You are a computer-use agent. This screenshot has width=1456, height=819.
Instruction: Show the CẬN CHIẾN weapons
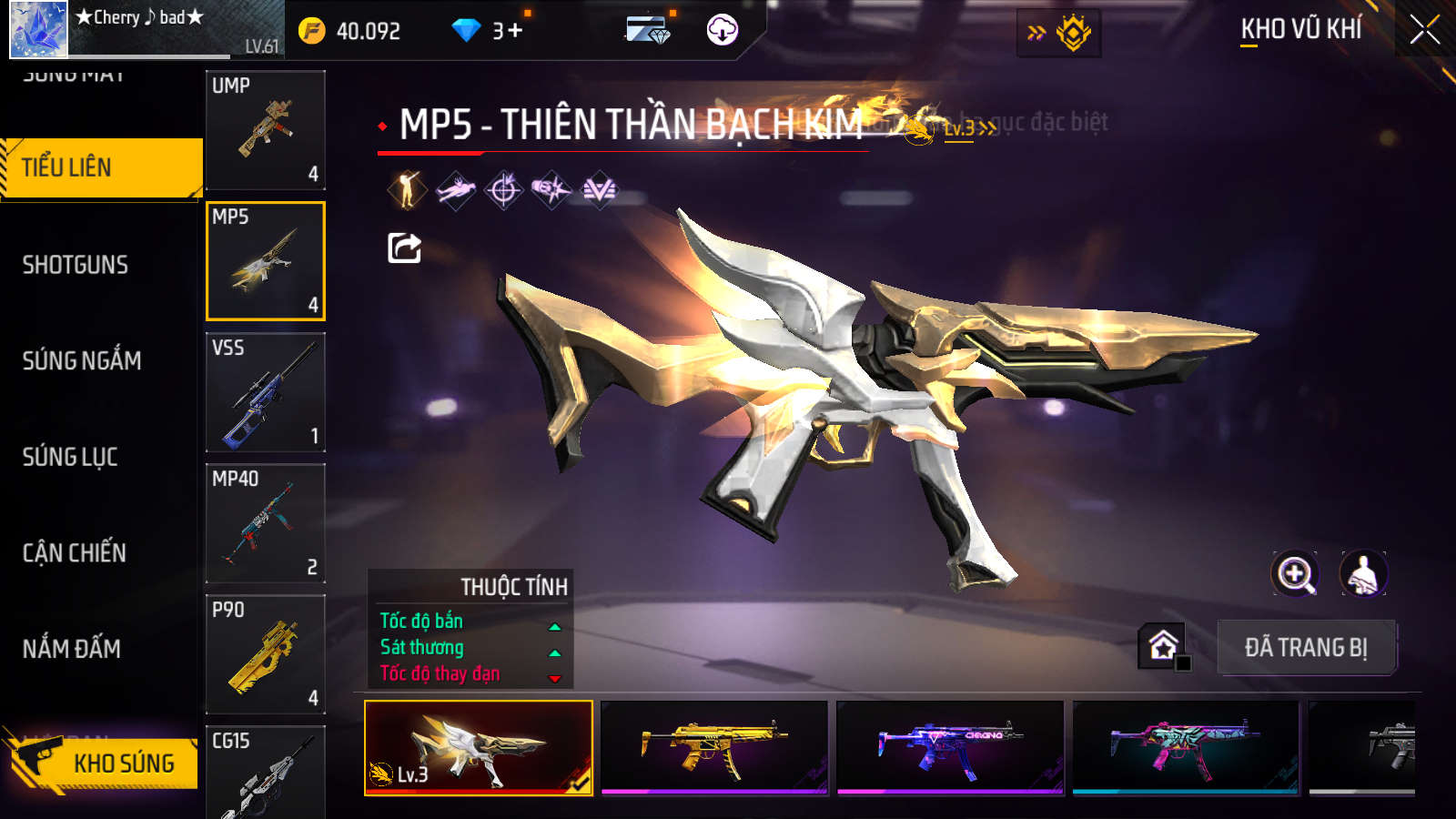tap(75, 552)
